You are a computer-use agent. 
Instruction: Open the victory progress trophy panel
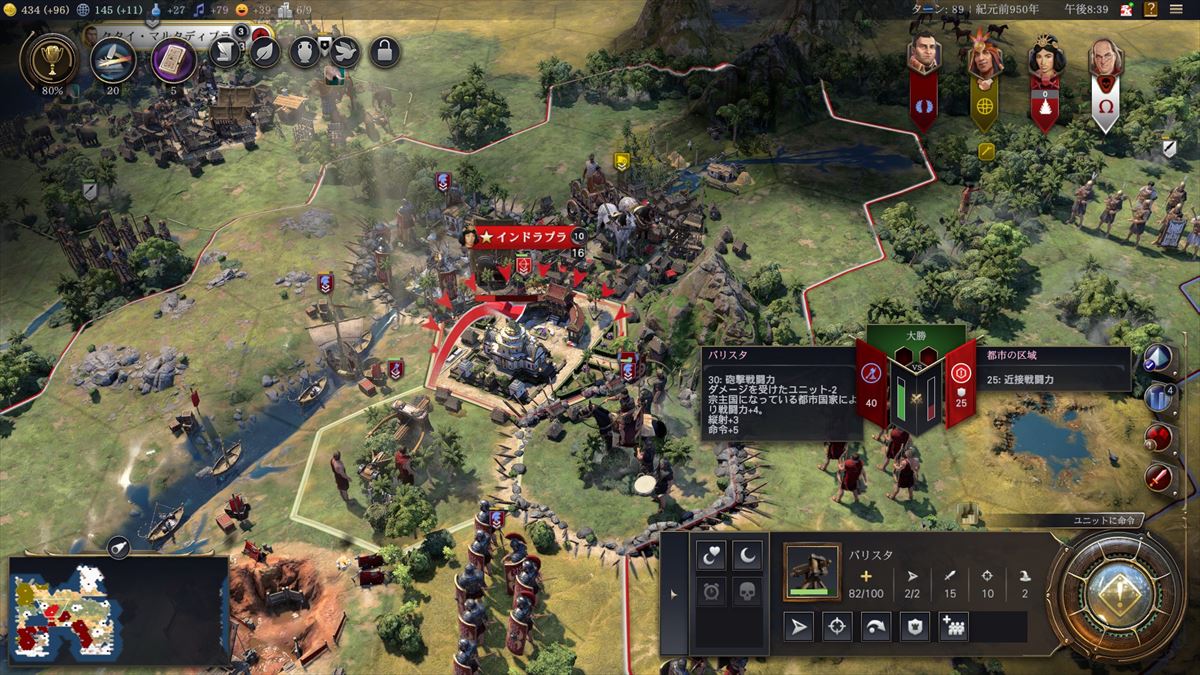pyautogui.click(x=47, y=61)
